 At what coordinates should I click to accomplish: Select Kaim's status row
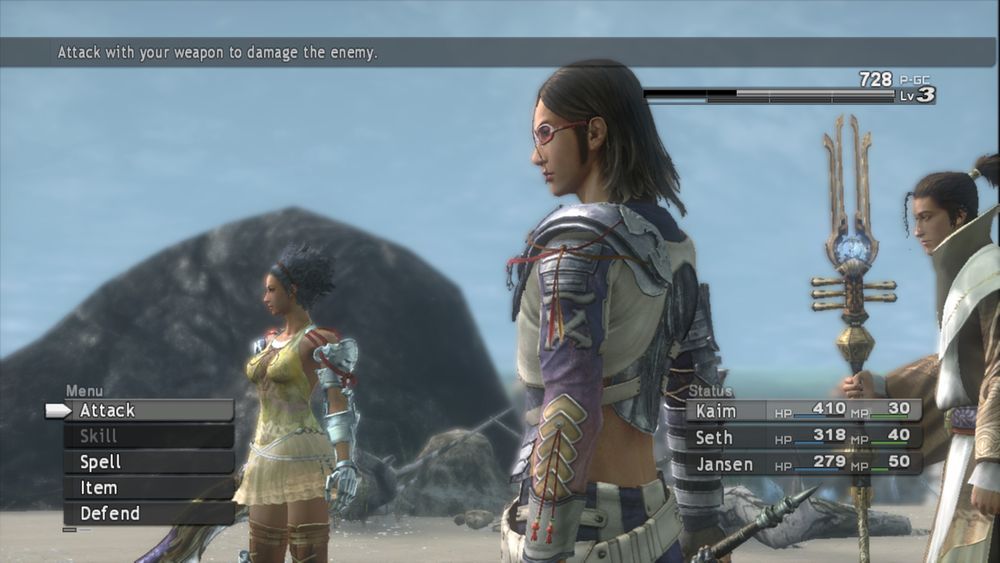click(x=802, y=411)
